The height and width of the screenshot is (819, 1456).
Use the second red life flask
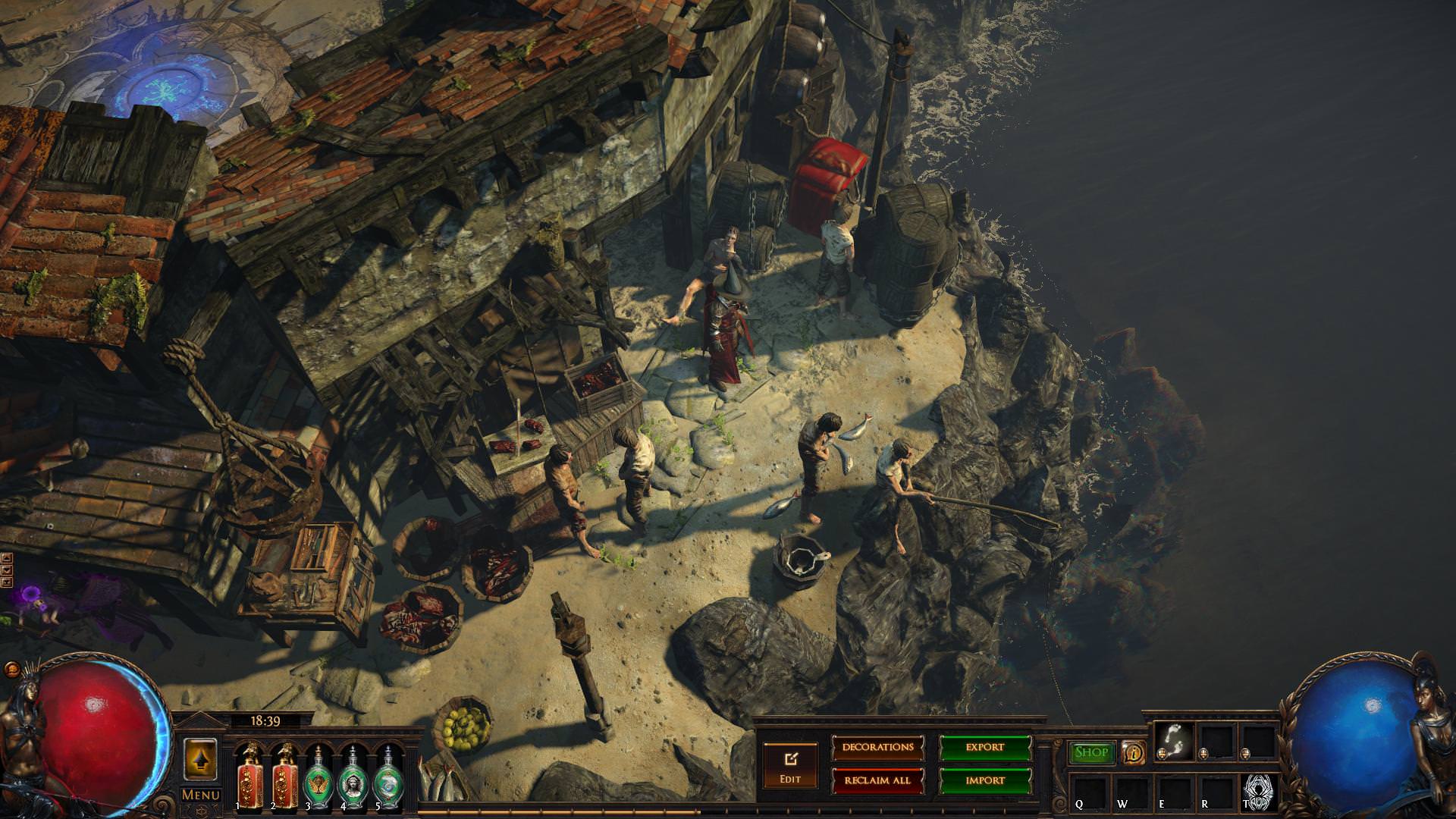pos(285,775)
